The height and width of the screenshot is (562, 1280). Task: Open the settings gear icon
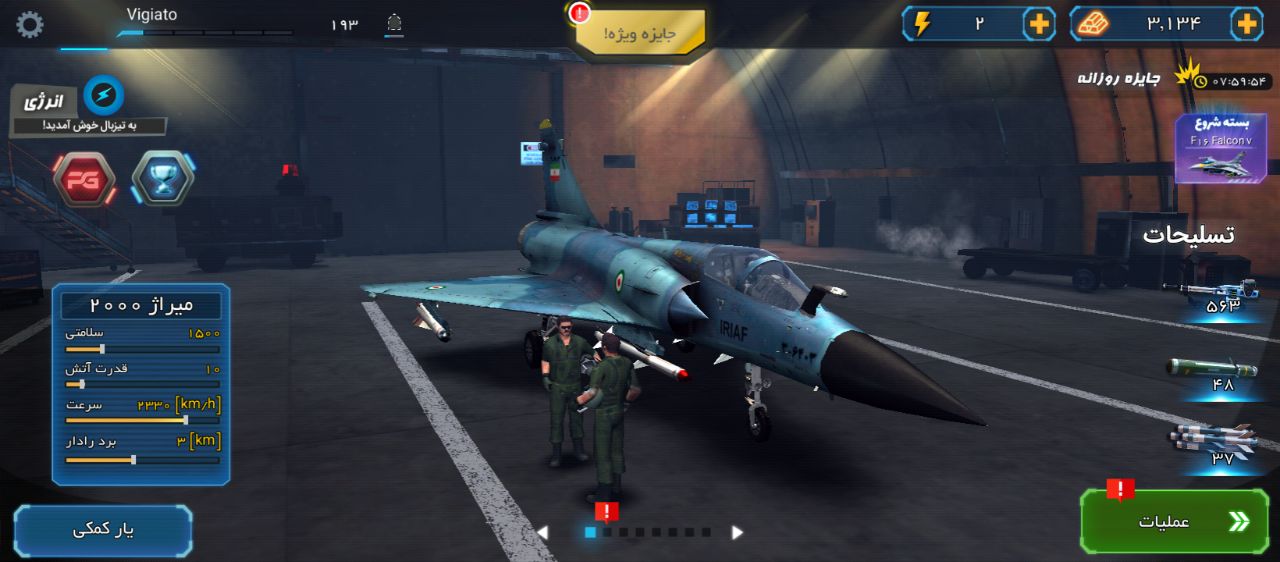30,25
